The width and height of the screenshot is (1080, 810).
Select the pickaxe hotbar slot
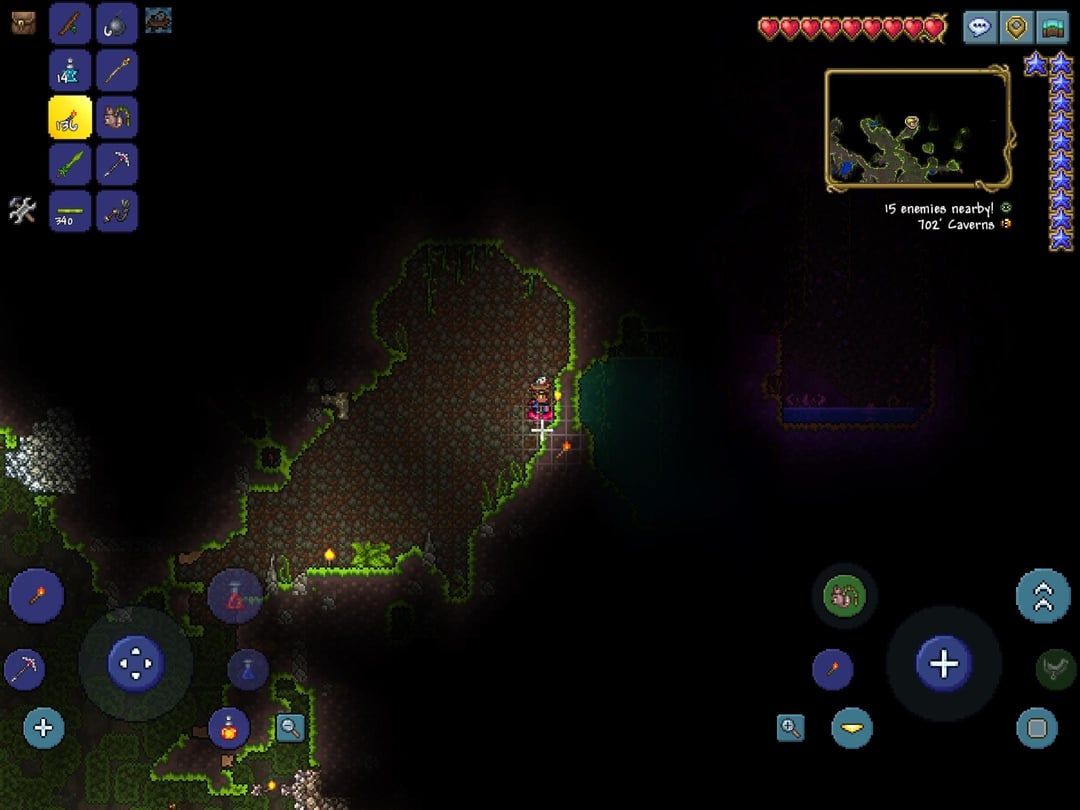tap(117, 164)
